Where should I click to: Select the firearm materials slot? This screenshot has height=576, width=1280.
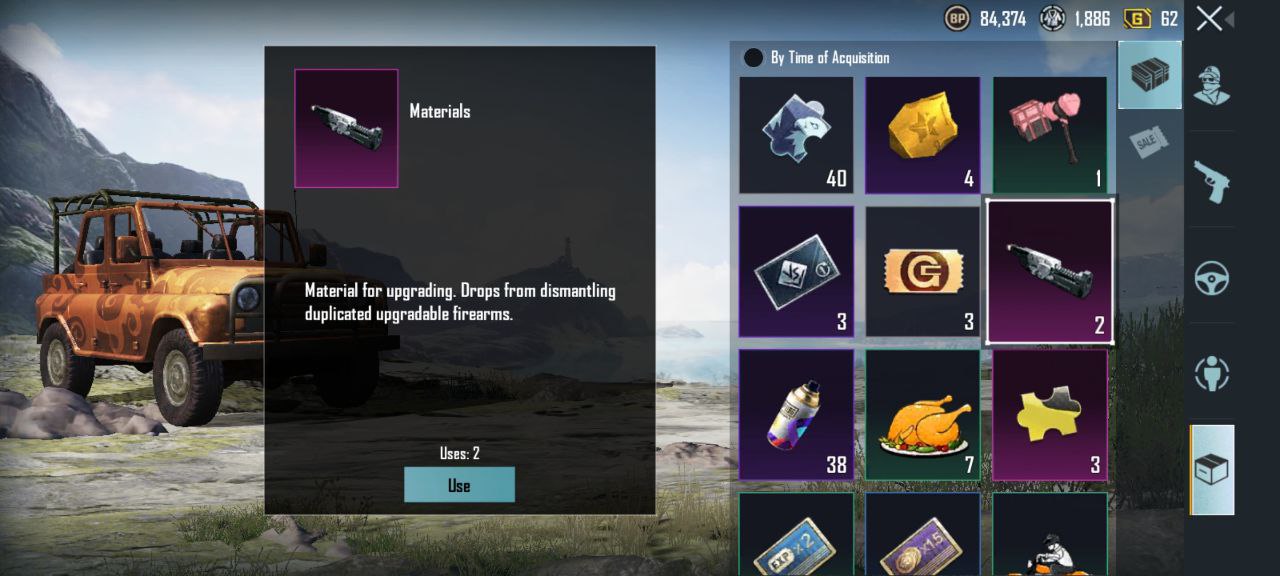point(1049,271)
